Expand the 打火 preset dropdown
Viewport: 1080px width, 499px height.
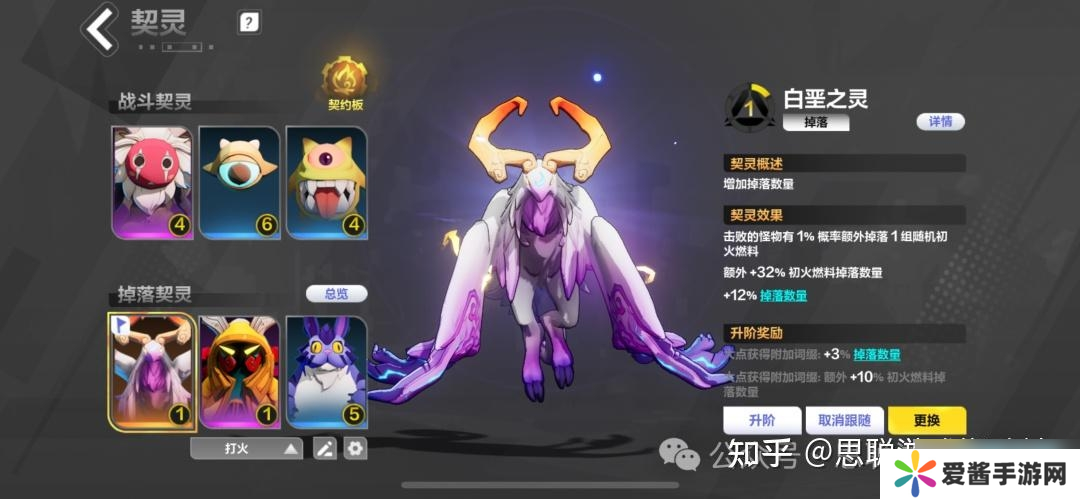click(246, 449)
